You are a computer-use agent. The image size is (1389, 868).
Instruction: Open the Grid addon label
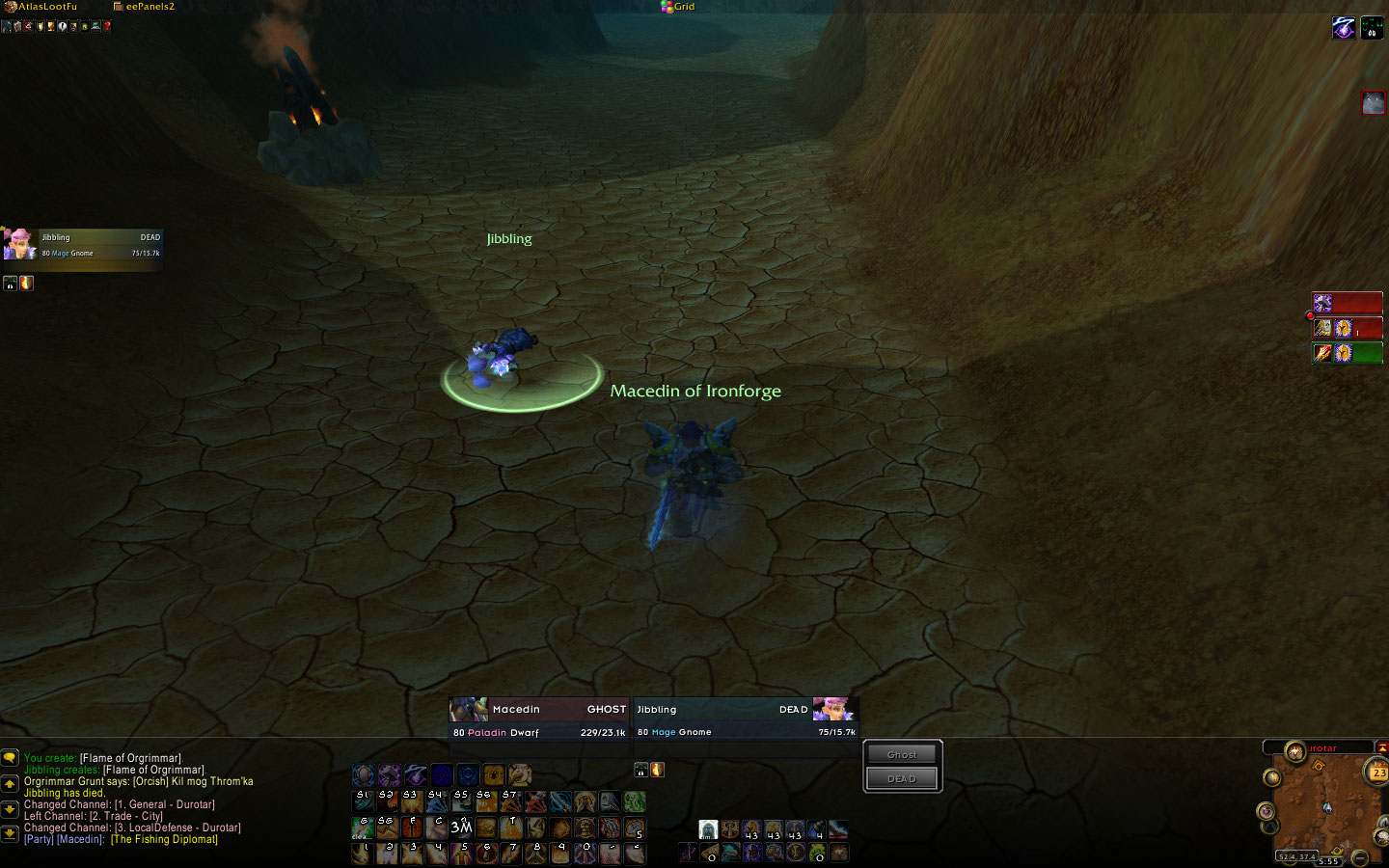[678, 7]
